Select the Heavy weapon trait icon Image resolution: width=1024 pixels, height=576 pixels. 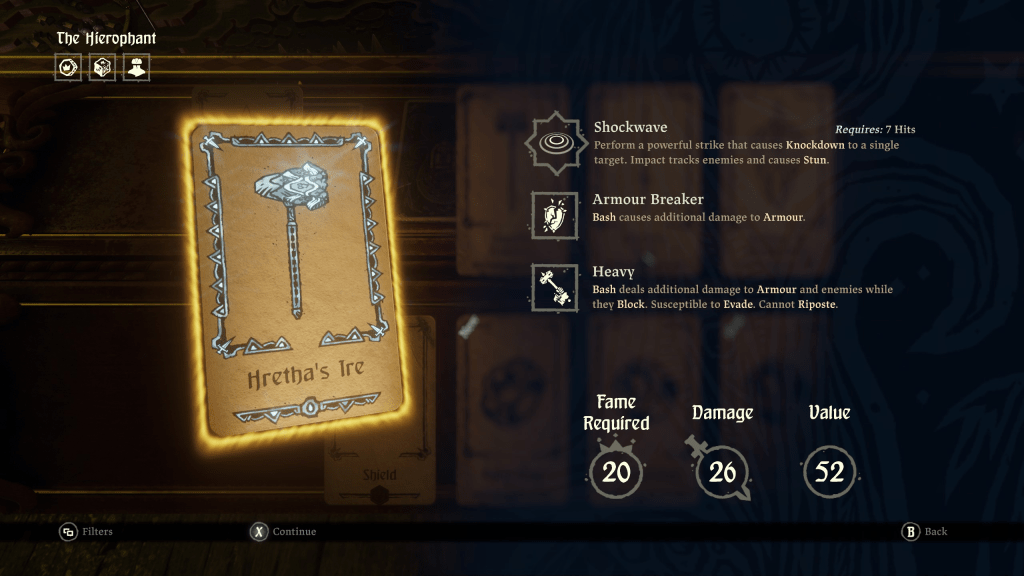coord(554,288)
